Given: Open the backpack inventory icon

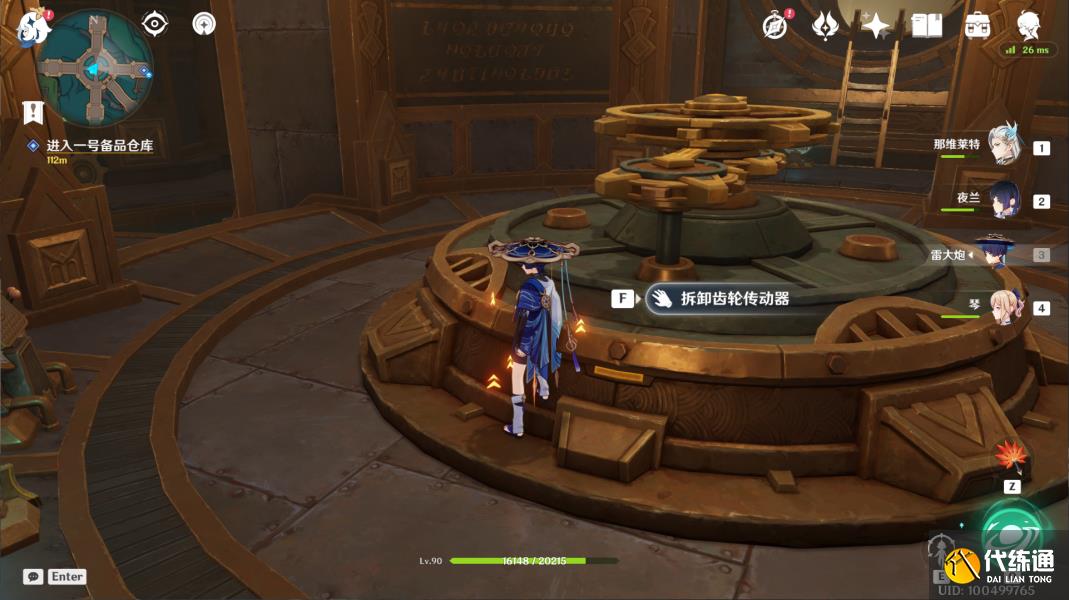Looking at the screenshot, I should pos(977,26).
